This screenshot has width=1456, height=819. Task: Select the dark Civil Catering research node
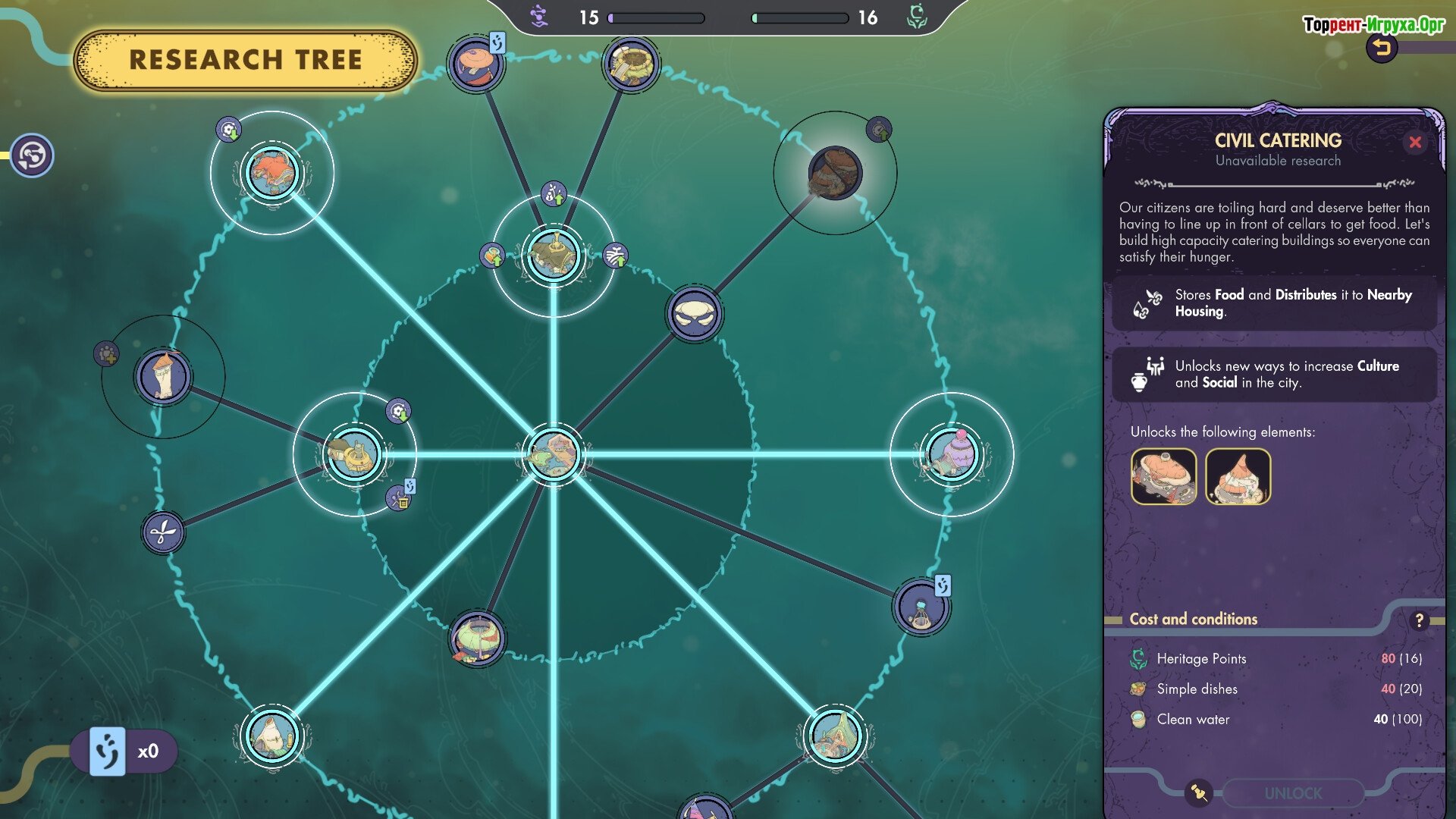(x=835, y=173)
